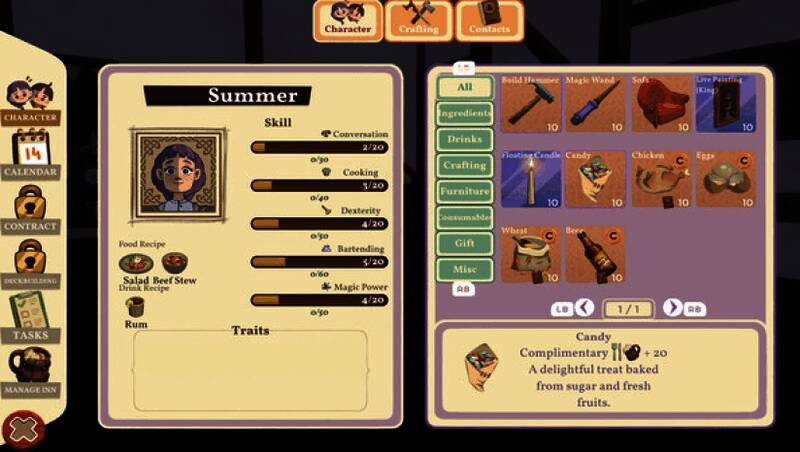Select the Sofa furniture item
This screenshot has width=800, height=452.
(x=660, y=104)
